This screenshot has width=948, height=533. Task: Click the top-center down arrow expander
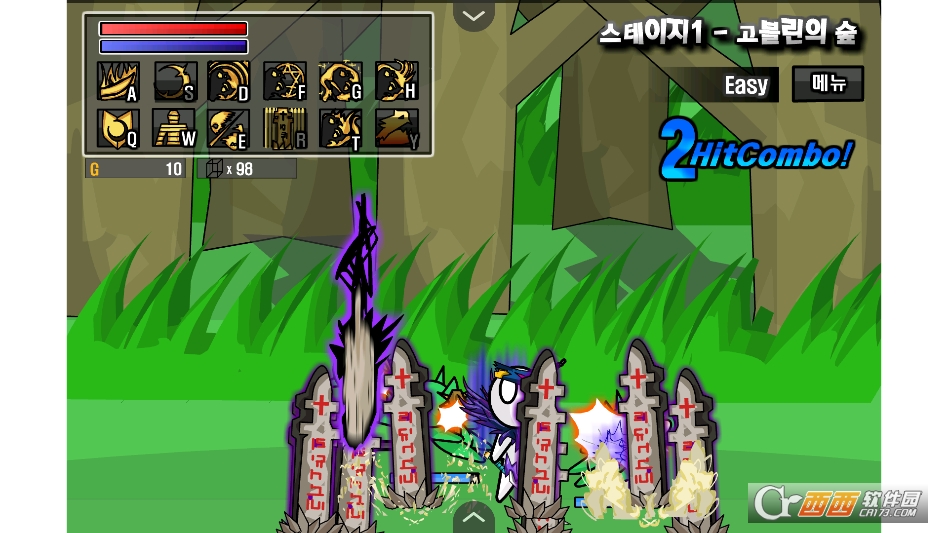point(474,15)
